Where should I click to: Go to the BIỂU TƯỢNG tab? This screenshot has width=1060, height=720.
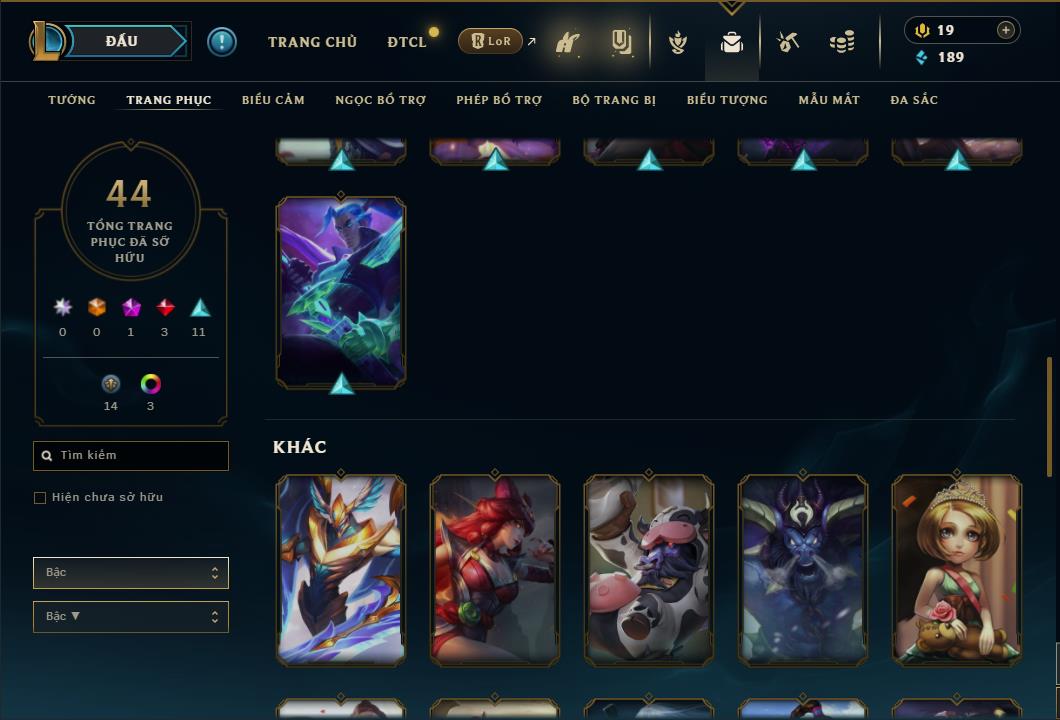[x=727, y=100]
